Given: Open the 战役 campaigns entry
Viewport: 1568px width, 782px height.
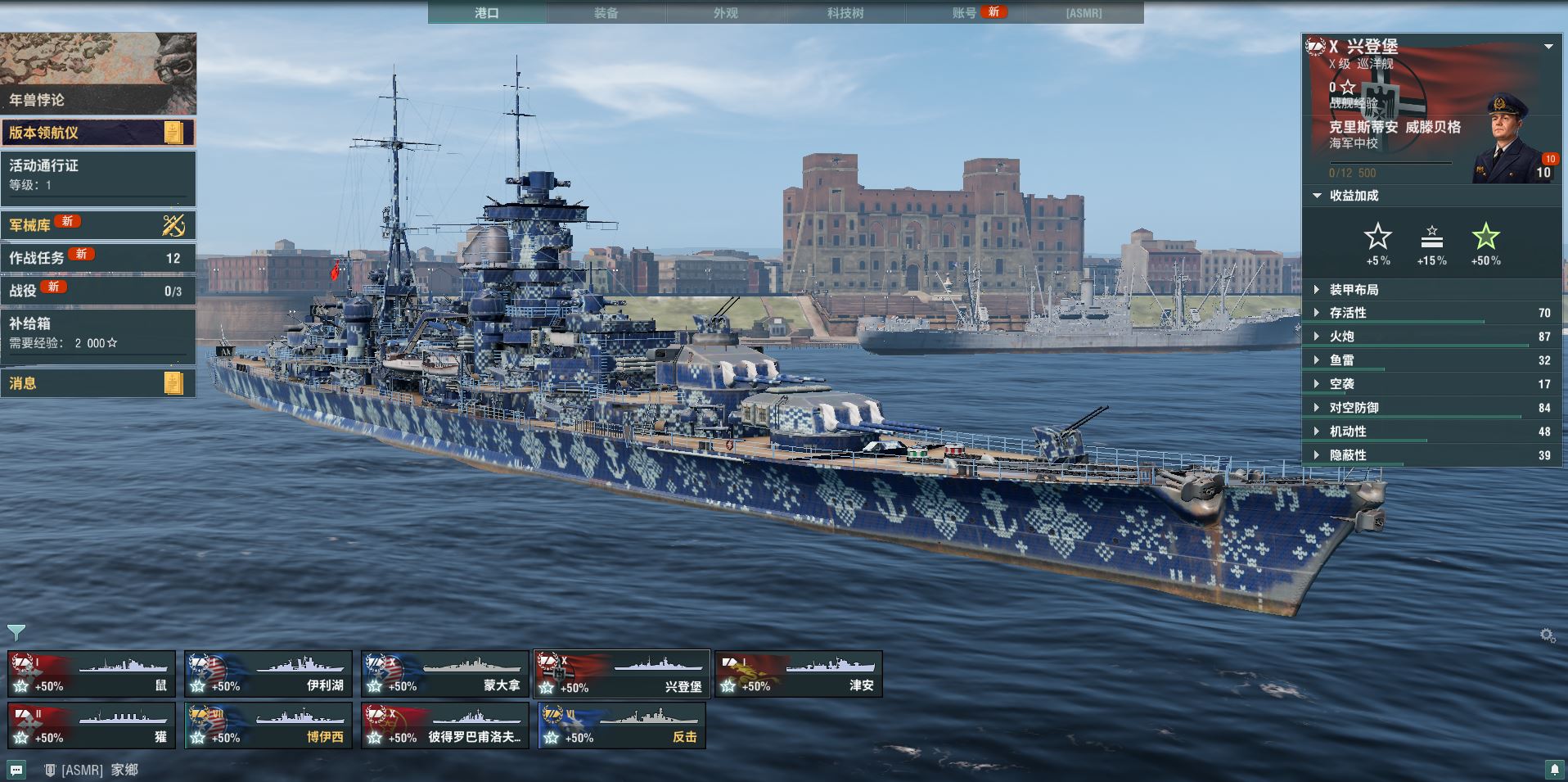Looking at the screenshot, I should click(98, 290).
